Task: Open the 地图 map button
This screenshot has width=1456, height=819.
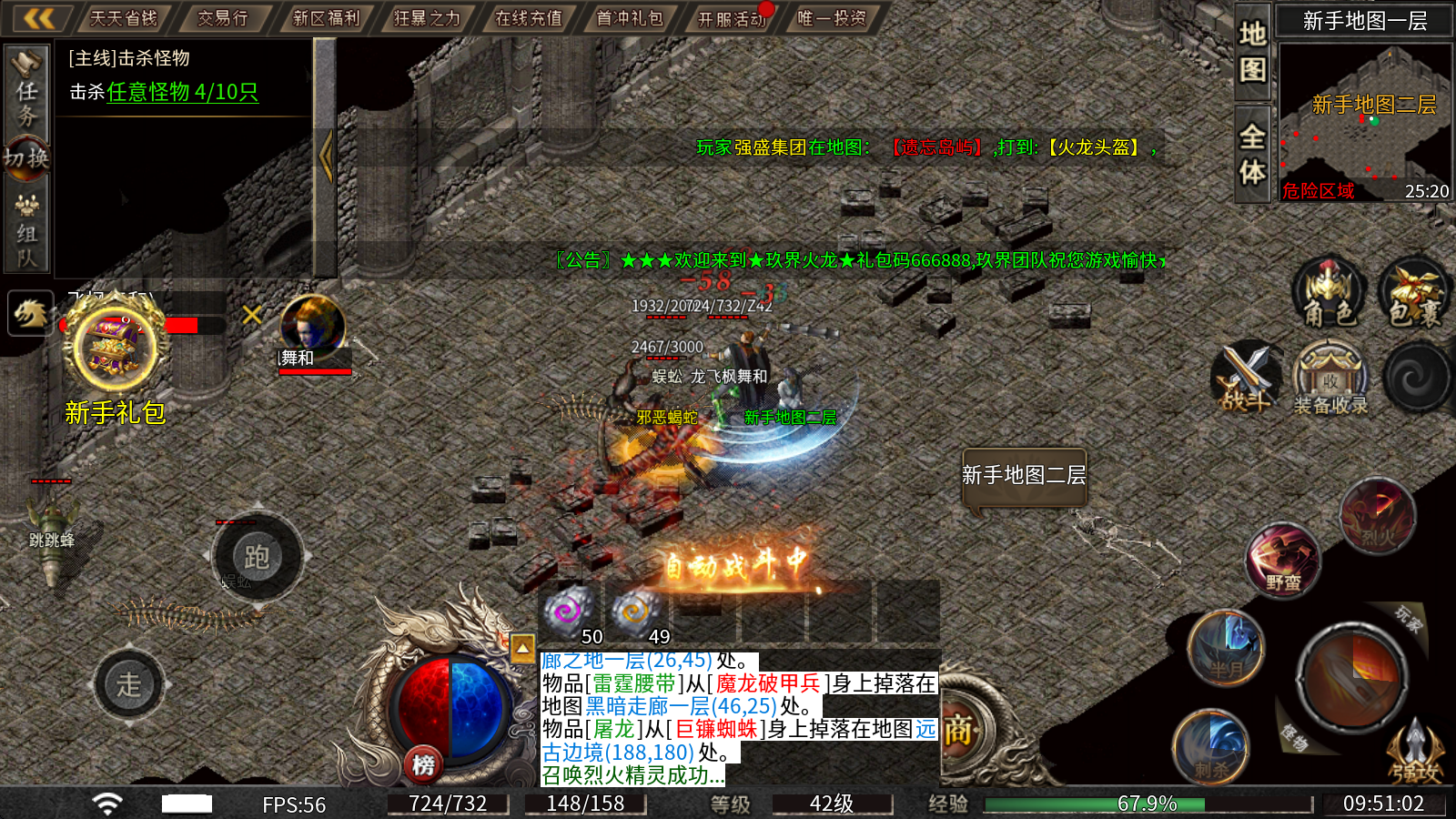Action: [1252, 51]
